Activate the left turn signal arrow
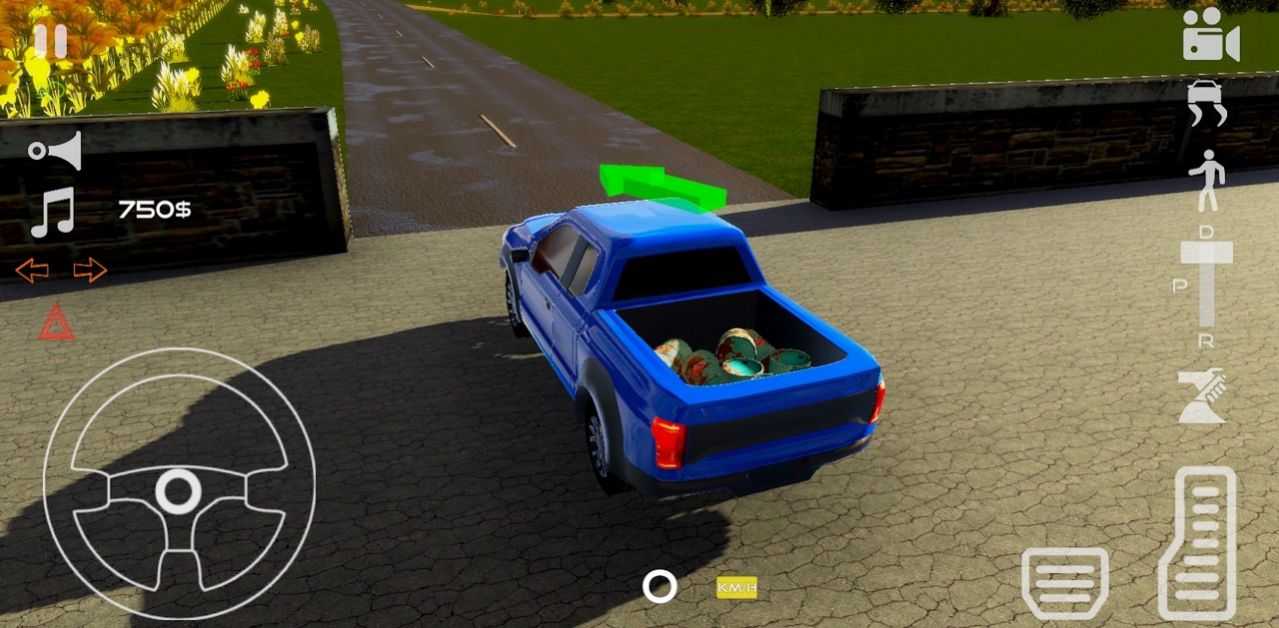Screen dimensions: 1279x628 click(32, 270)
